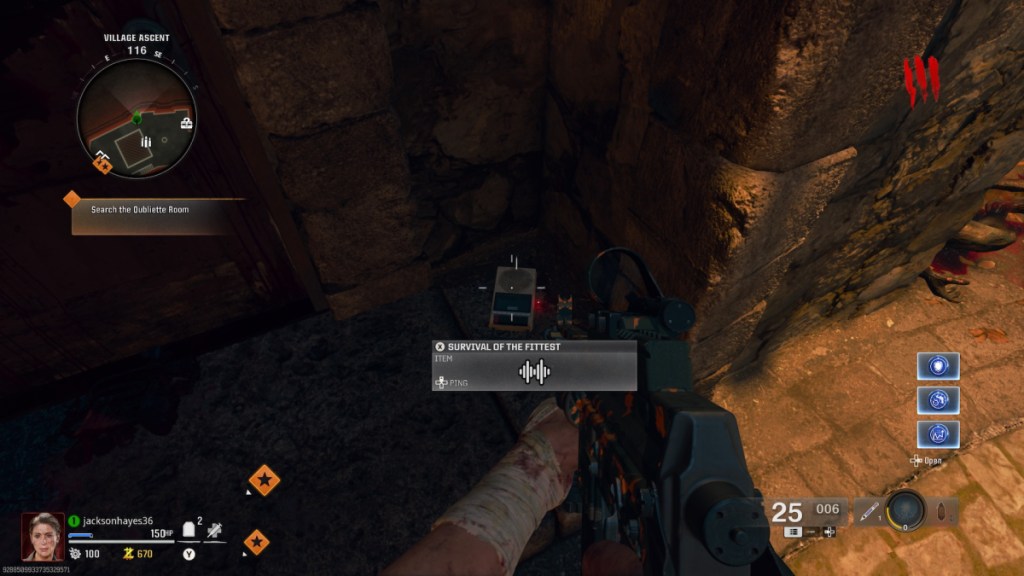Viewport: 1024px width, 576px height.
Task: Click the jacksonhayes36 character portrait
Action: point(43,536)
